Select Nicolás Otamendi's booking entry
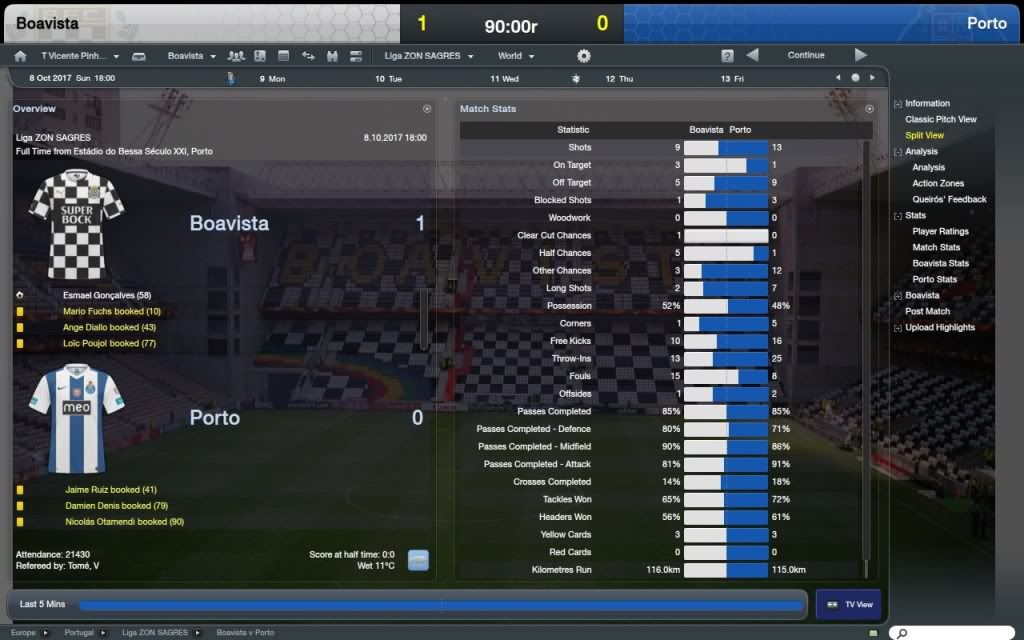The height and width of the screenshot is (640, 1024). pos(125,521)
